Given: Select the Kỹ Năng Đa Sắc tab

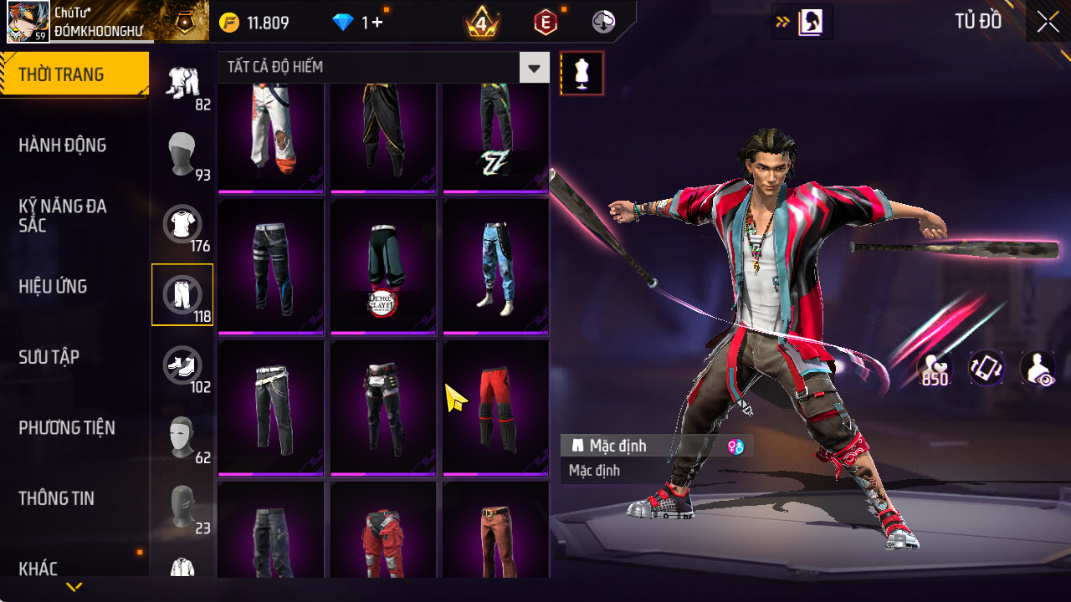Looking at the screenshot, I should point(62,215).
